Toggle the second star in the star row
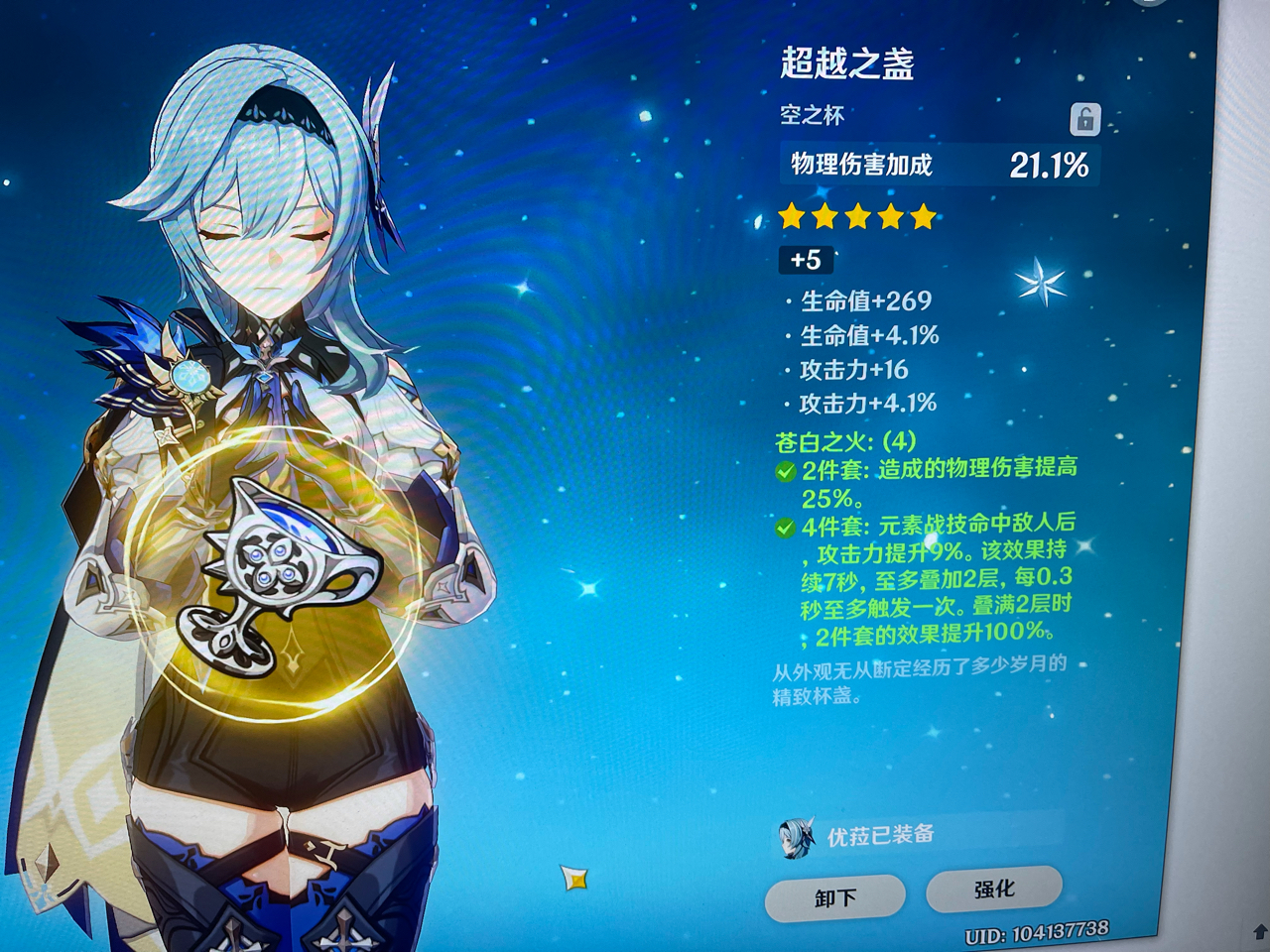The height and width of the screenshot is (952, 1270). point(824,215)
